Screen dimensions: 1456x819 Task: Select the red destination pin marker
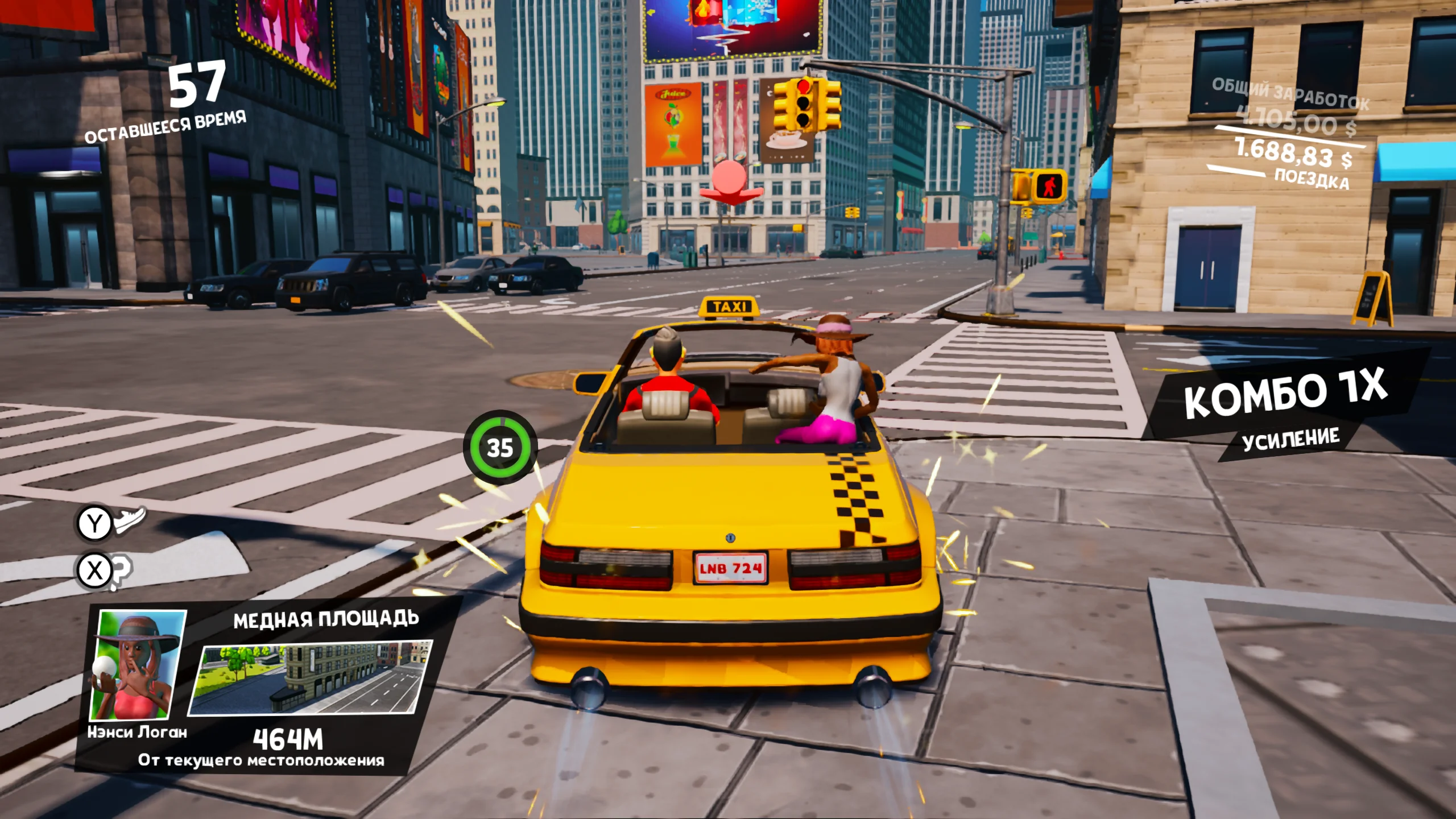[x=730, y=181]
